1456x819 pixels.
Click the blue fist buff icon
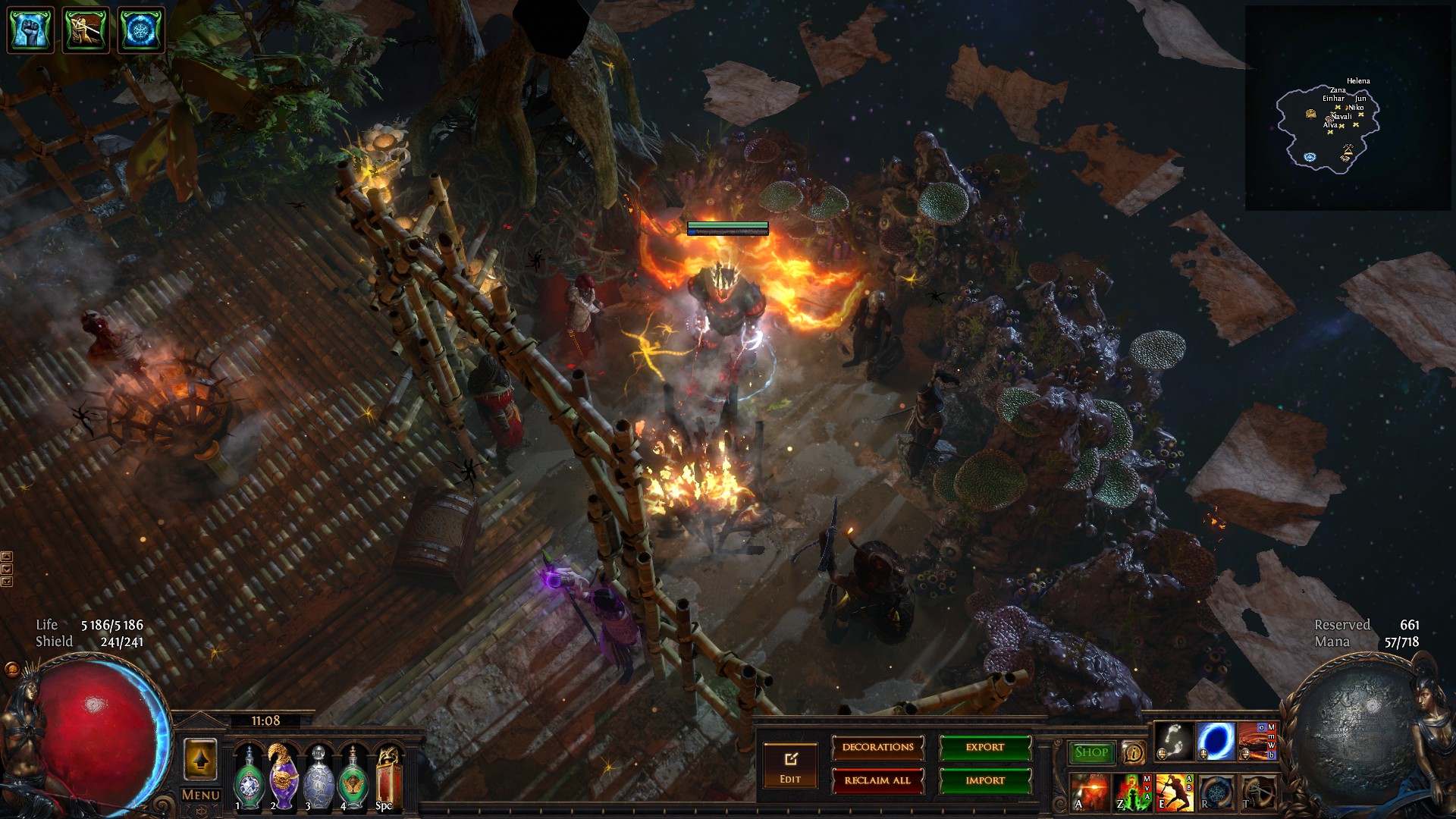click(30, 30)
